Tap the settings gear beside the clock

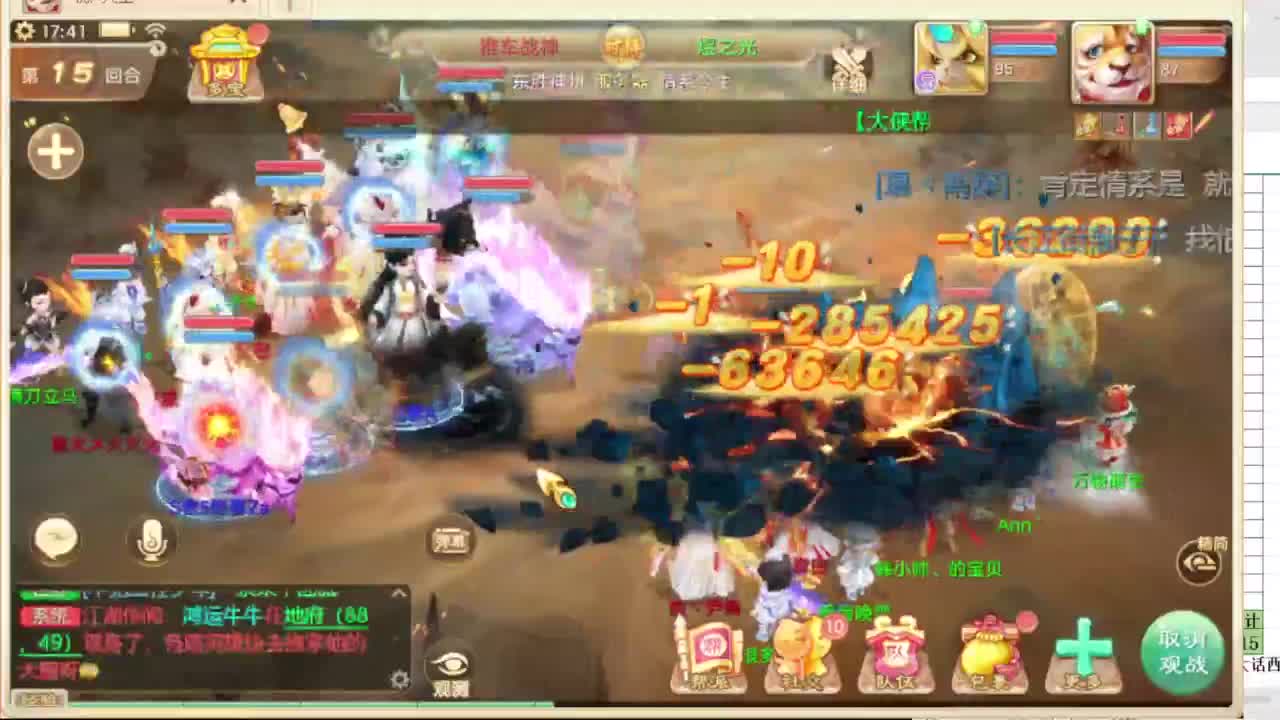[20, 31]
